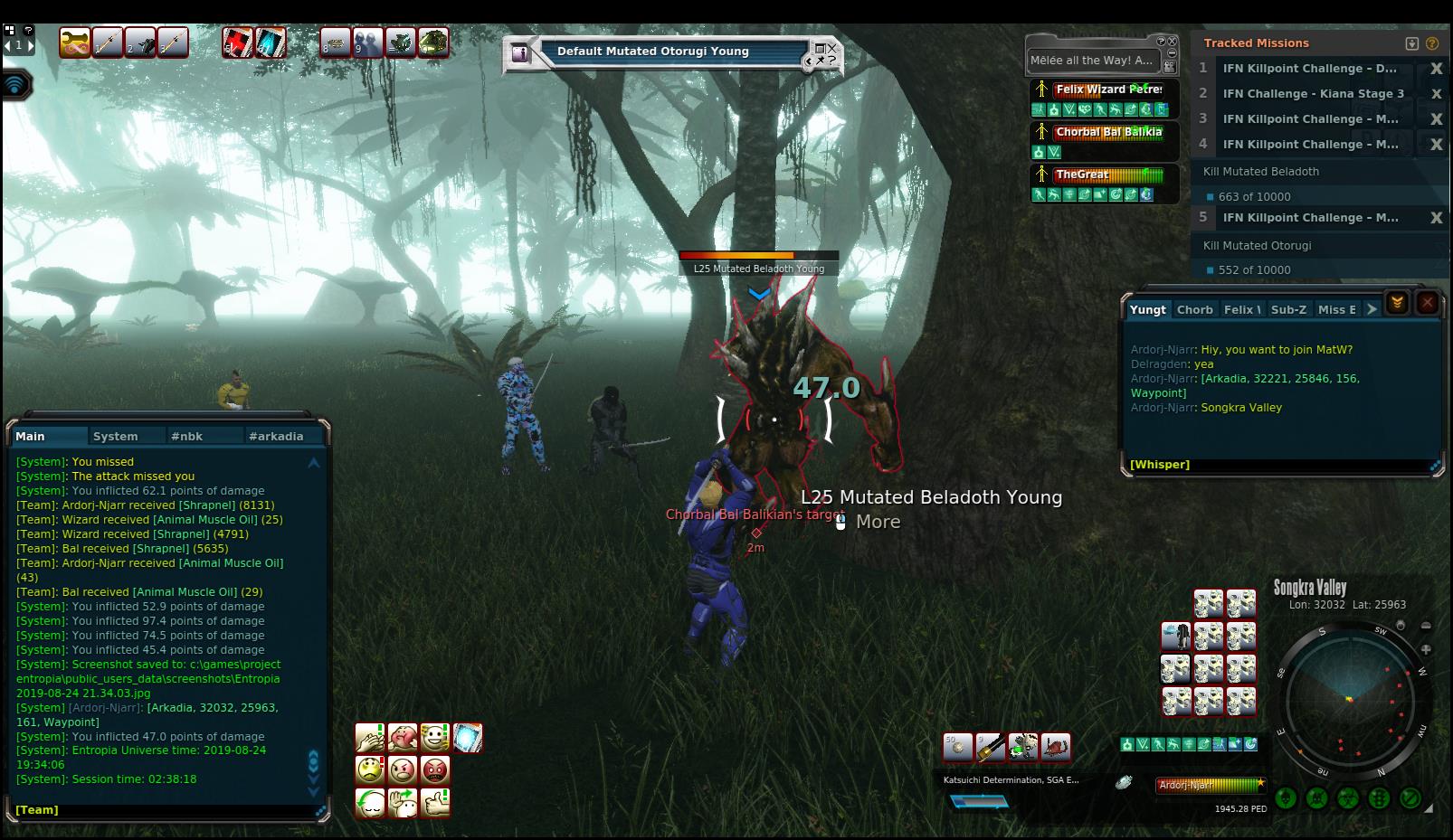Select team member Felix Wizard Petre
Screen dimensions: 1453x840
click(x=1107, y=90)
